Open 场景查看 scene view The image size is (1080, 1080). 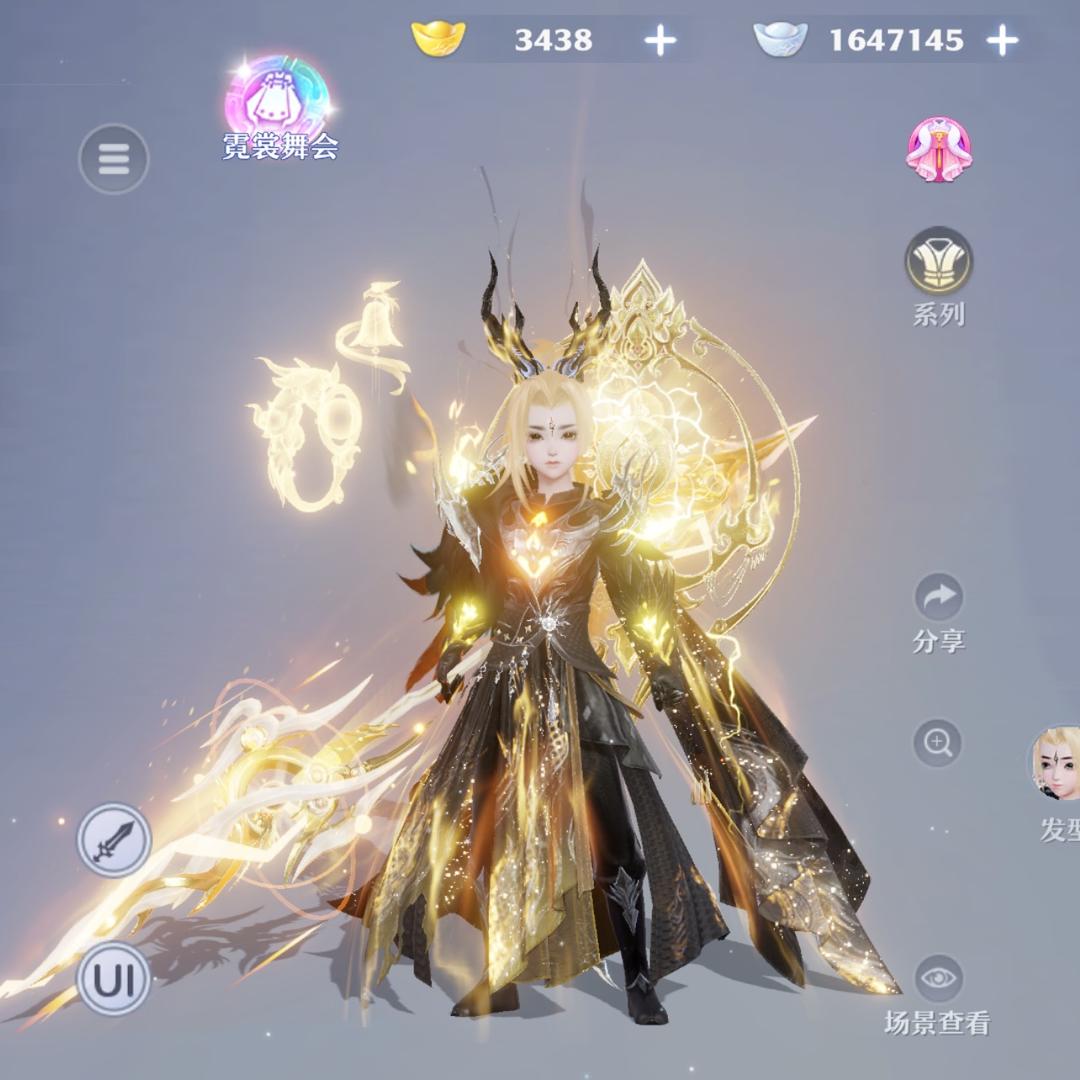938,979
